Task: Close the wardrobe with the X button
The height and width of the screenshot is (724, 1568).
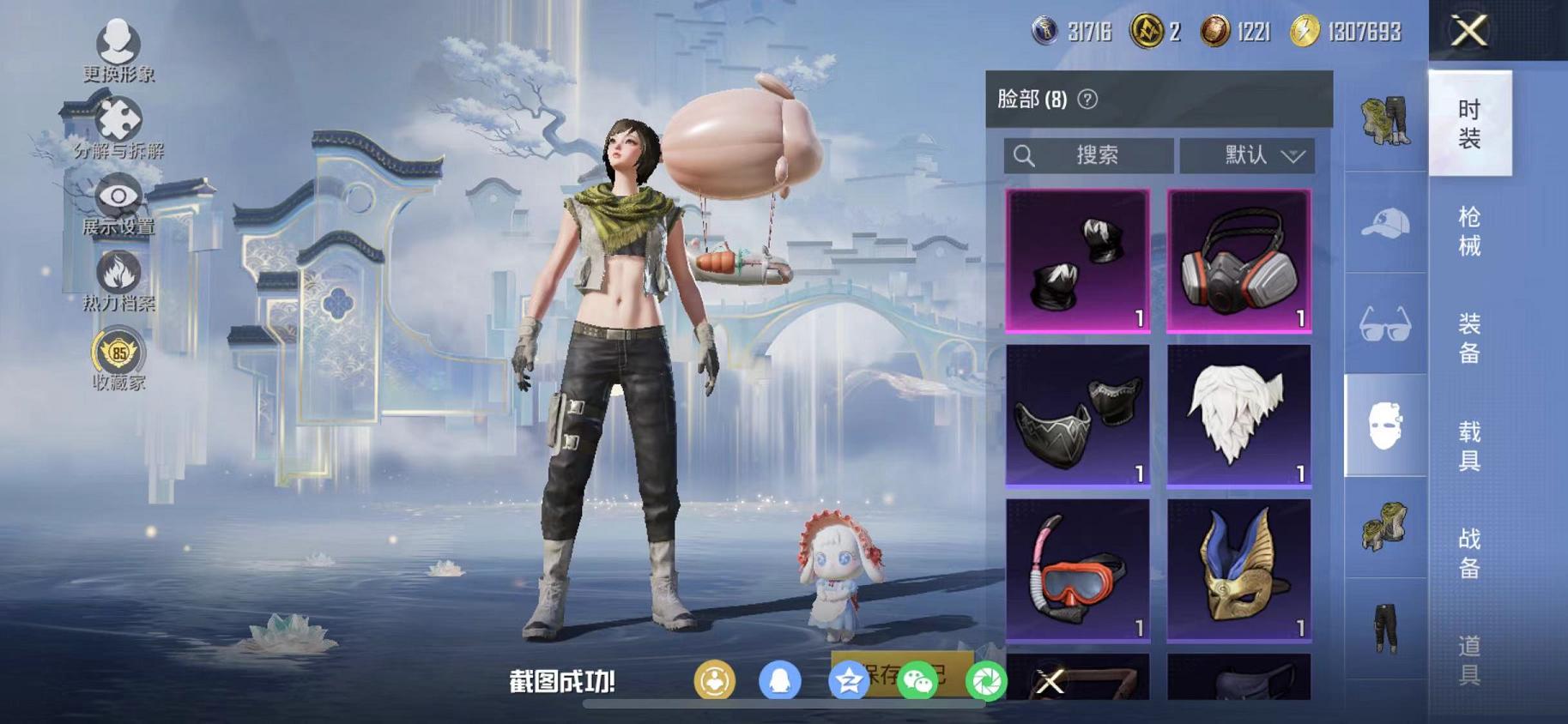Action: 1468,32
